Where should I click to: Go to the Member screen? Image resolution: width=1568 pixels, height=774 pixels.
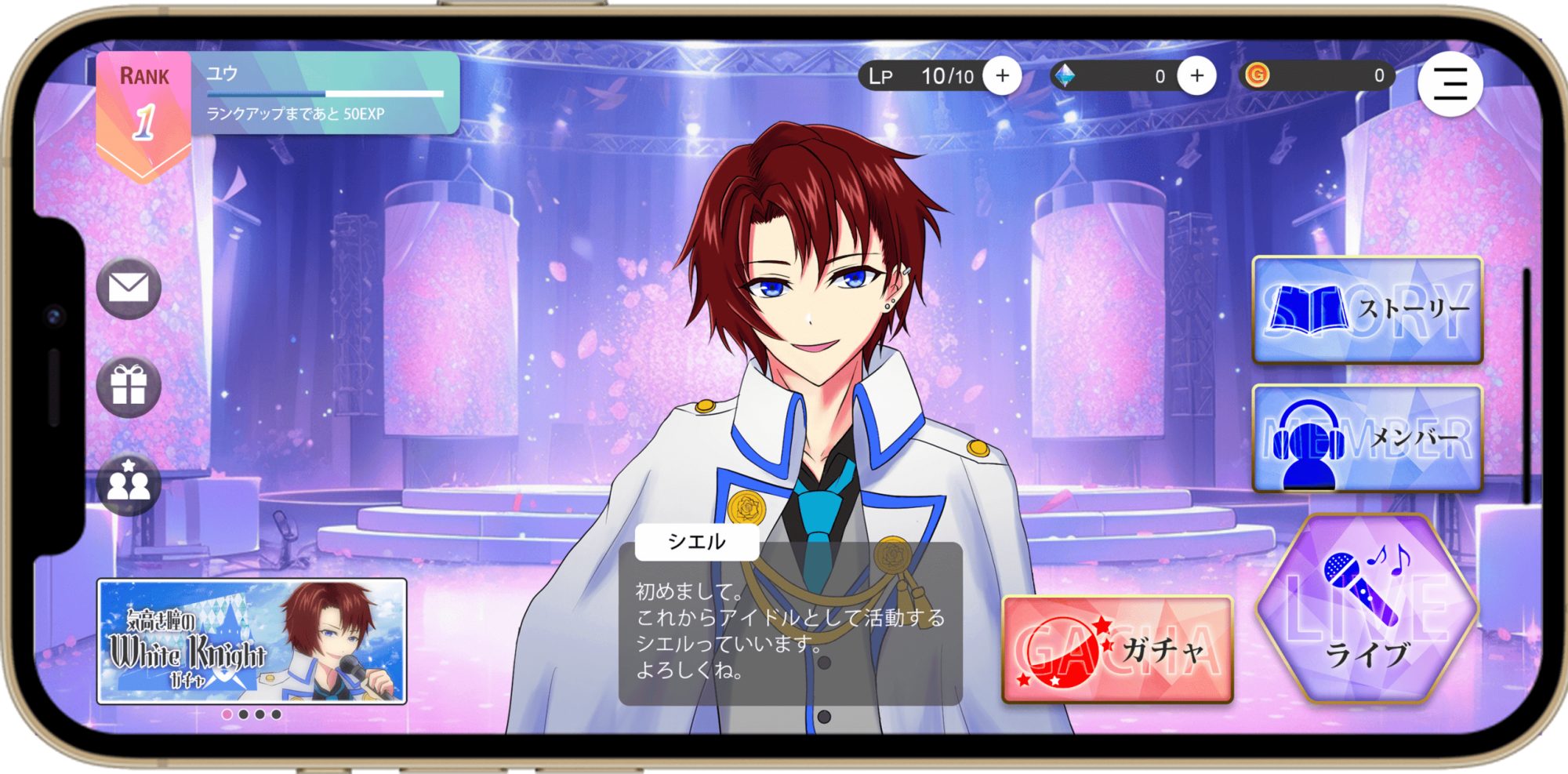1367,438
